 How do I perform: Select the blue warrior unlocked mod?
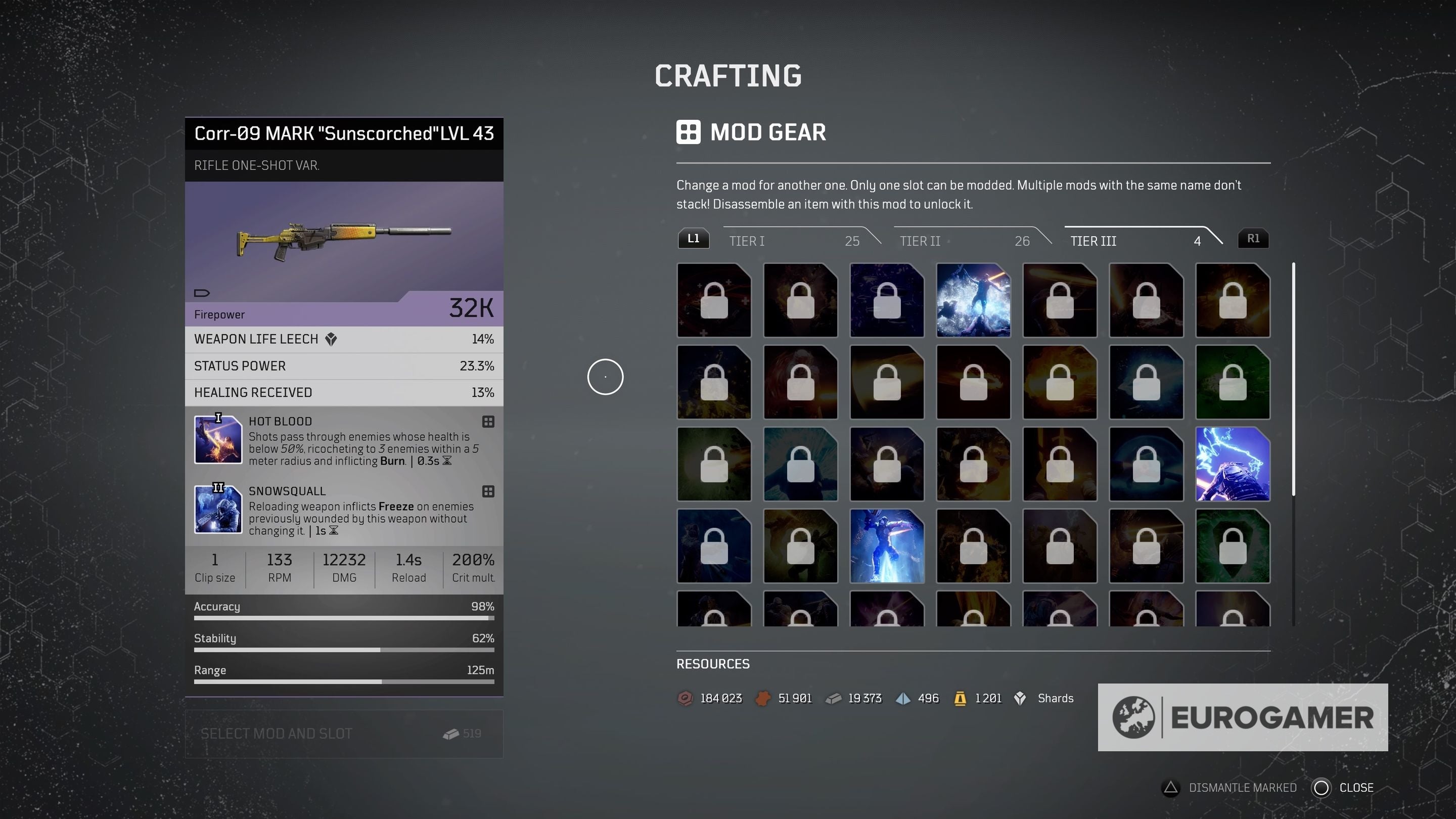click(x=887, y=545)
